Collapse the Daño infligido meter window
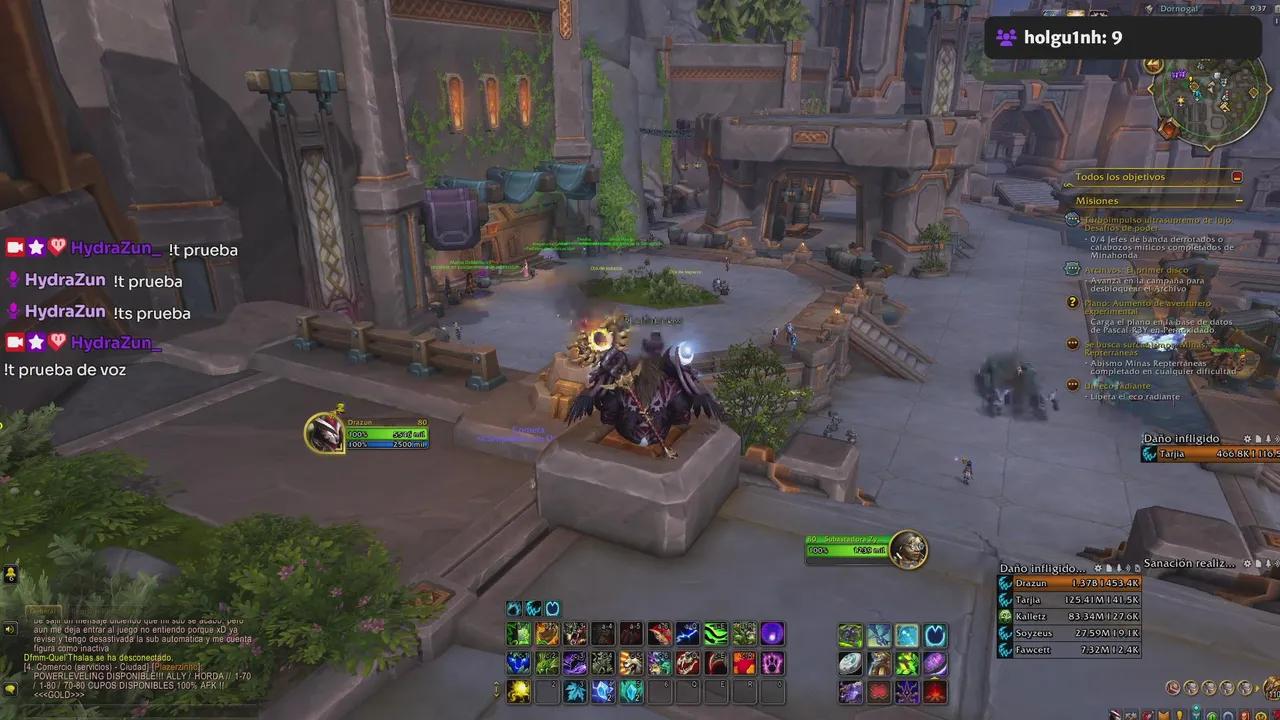 pos(1120,568)
